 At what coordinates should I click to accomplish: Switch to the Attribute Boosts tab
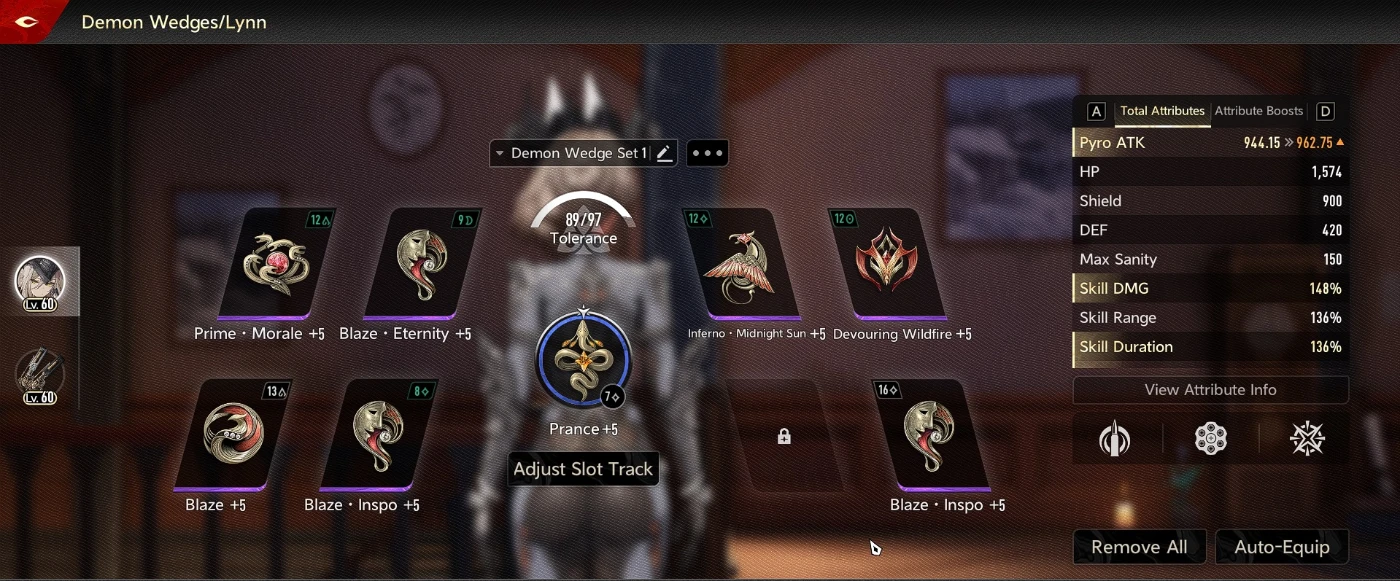click(1258, 111)
